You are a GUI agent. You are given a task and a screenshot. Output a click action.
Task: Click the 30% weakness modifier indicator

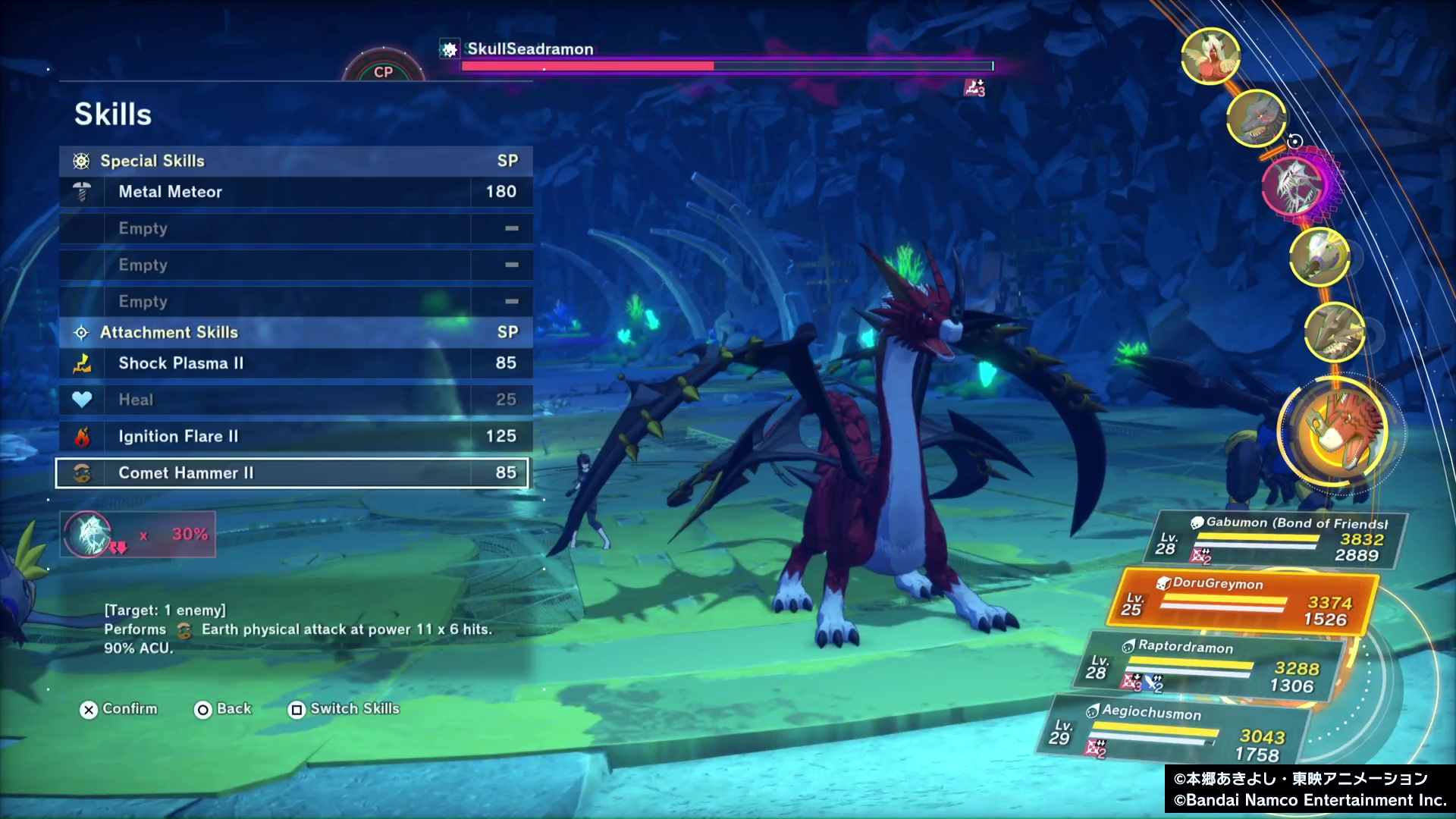[x=138, y=534]
